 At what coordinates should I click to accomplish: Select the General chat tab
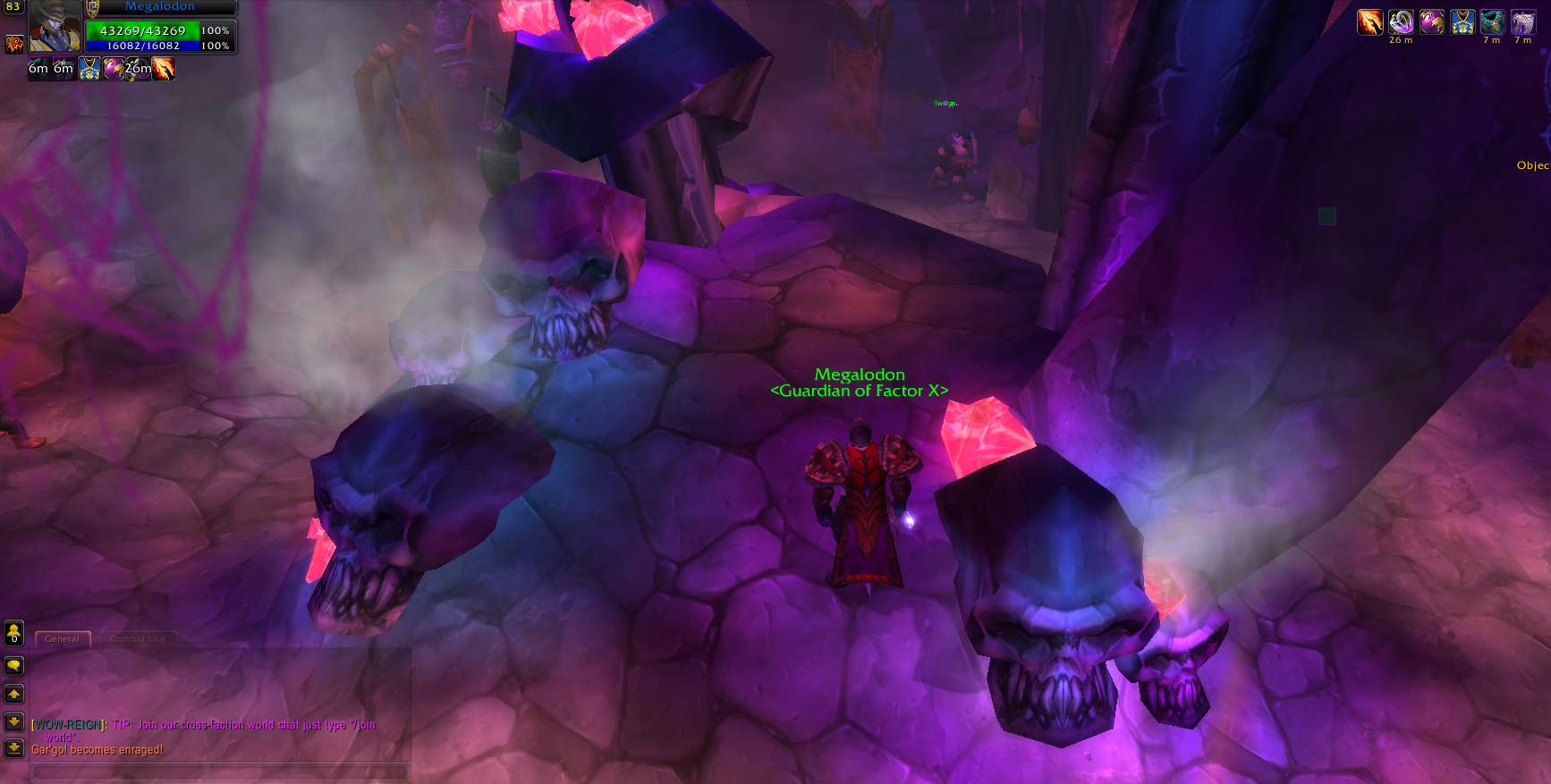pyautogui.click(x=62, y=638)
